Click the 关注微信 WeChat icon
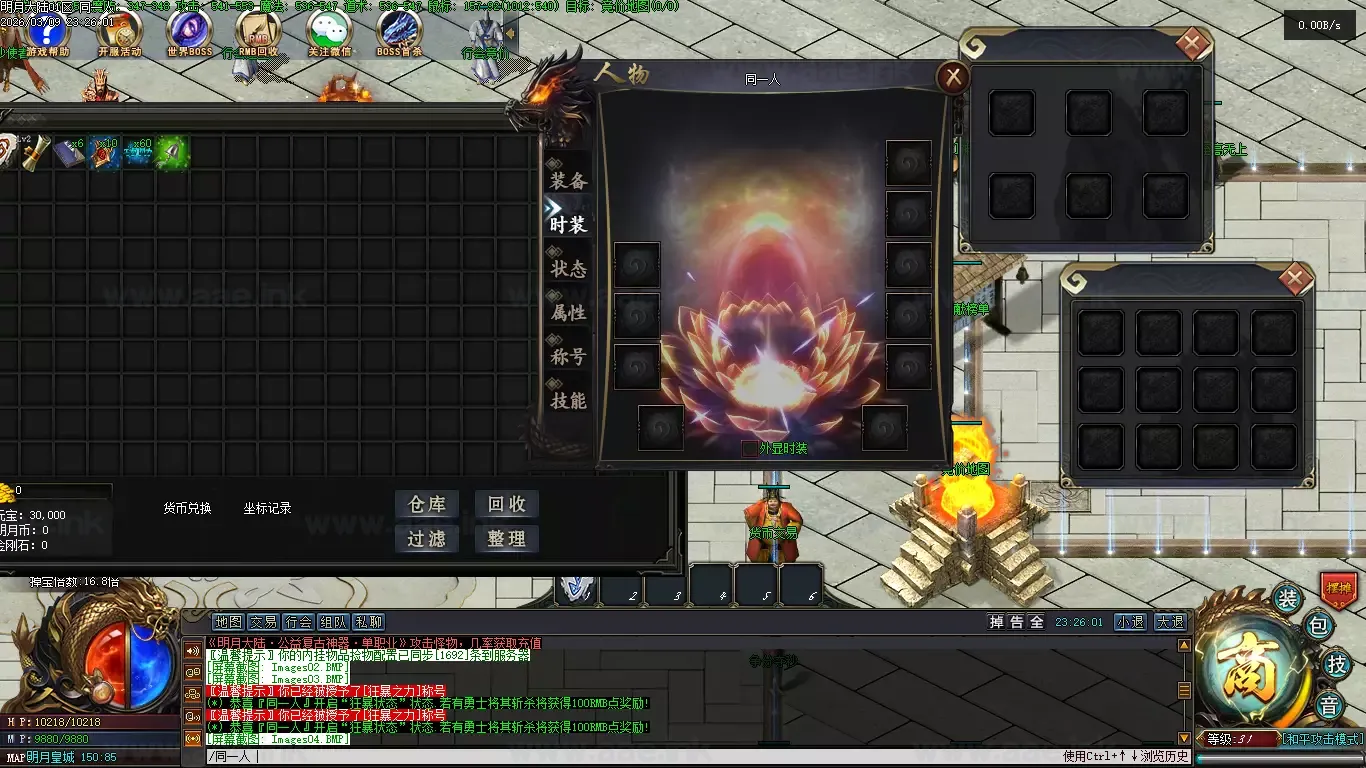The image size is (1366, 768). pyautogui.click(x=329, y=30)
